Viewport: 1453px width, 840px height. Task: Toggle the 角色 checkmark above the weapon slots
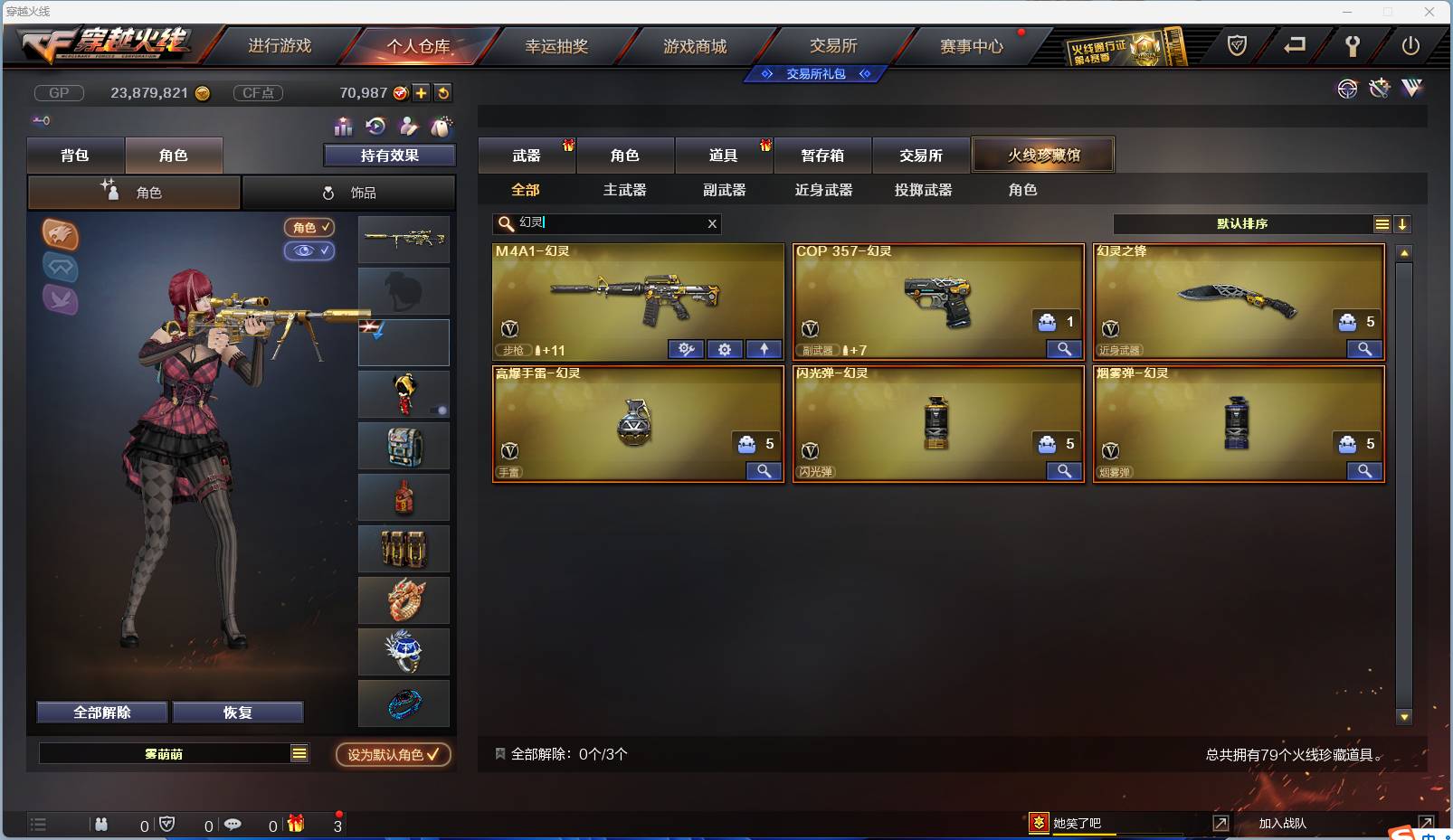pyautogui.click(x=310, y=228)
